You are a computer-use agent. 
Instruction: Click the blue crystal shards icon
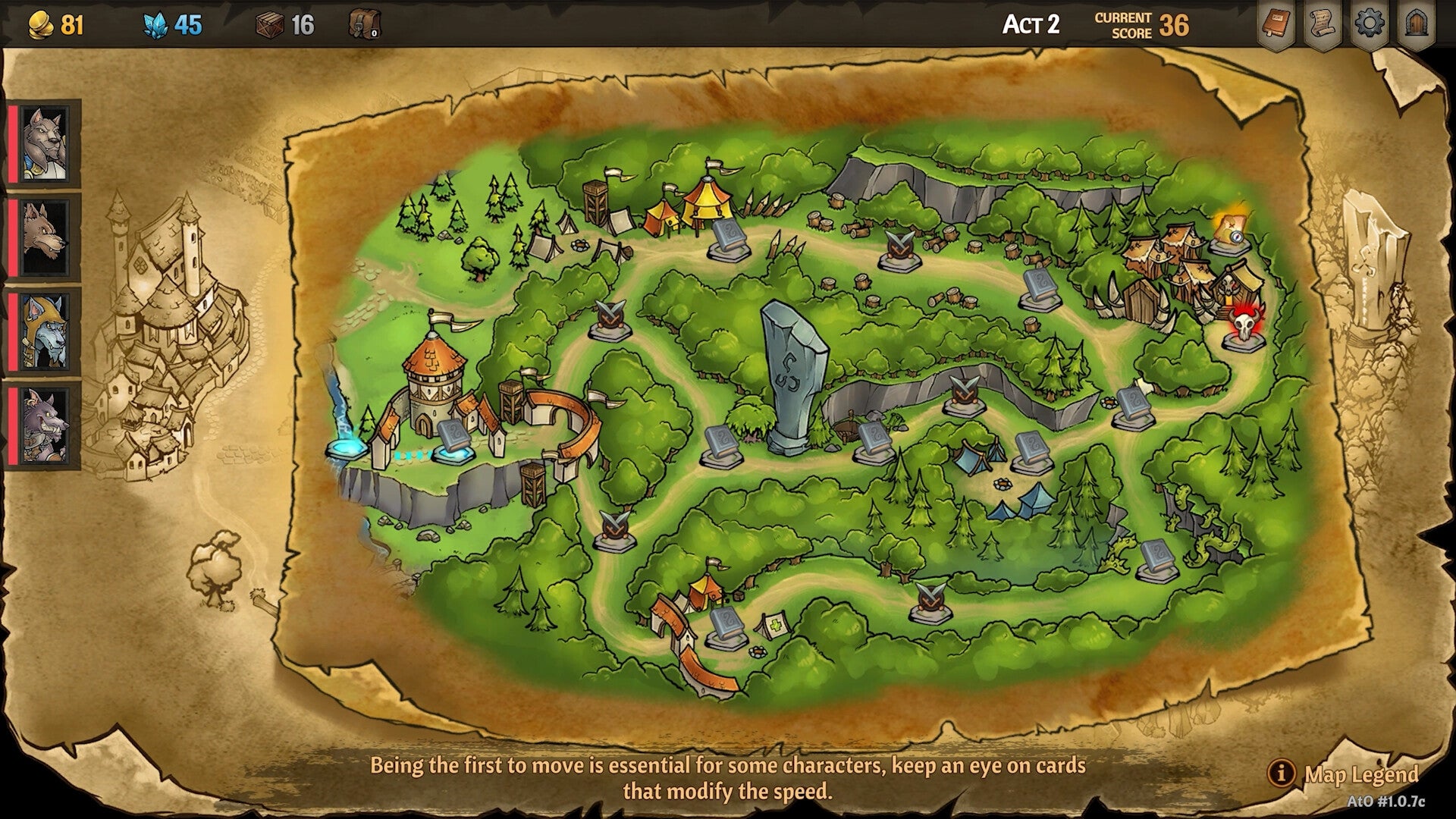157,24
